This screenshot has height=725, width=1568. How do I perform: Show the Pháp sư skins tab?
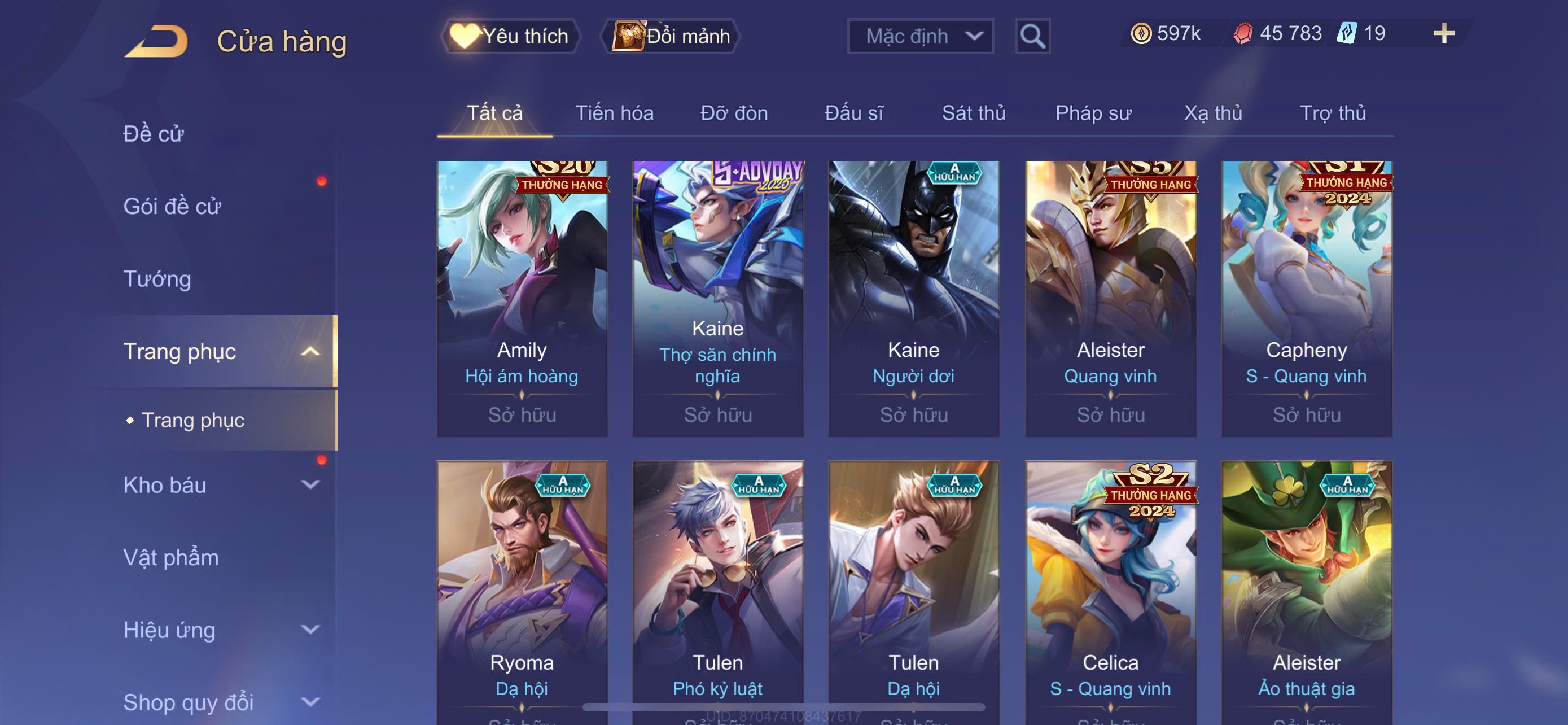pos(1093,113)
